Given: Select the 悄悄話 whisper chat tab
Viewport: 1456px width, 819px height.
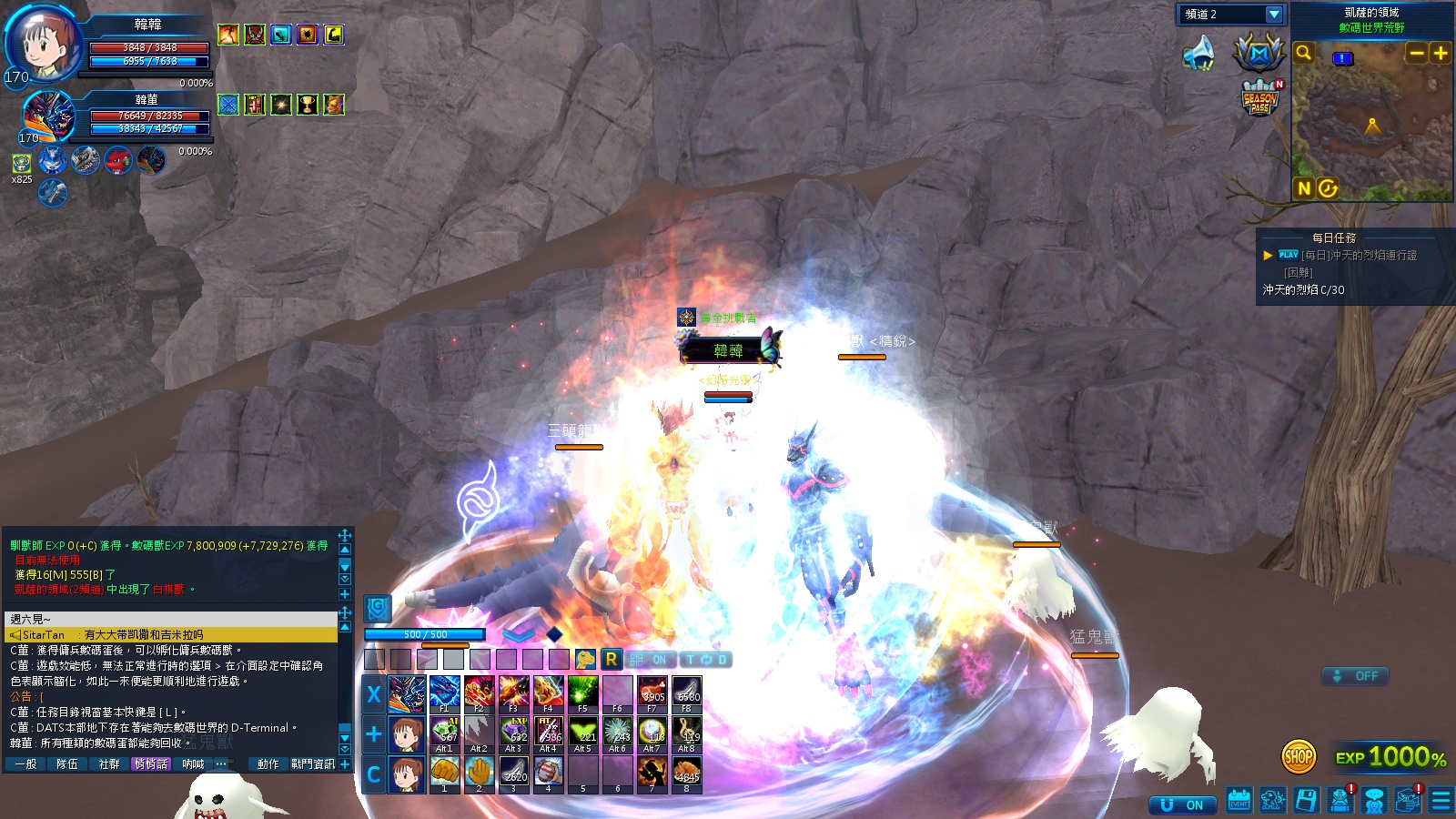Looking at the screenshot, I should pos(151,764).
